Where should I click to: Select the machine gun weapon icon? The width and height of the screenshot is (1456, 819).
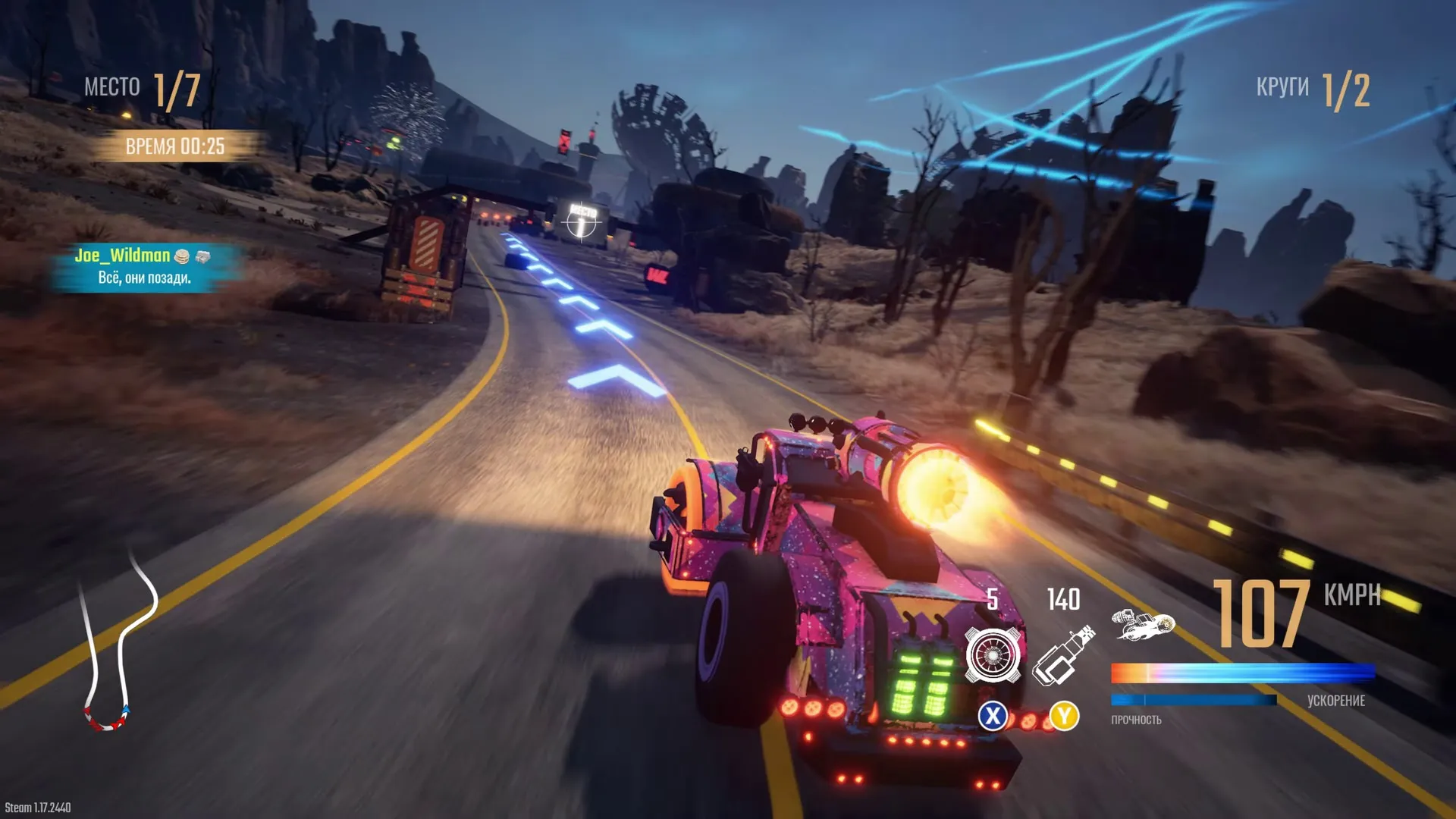point(1063,655)
